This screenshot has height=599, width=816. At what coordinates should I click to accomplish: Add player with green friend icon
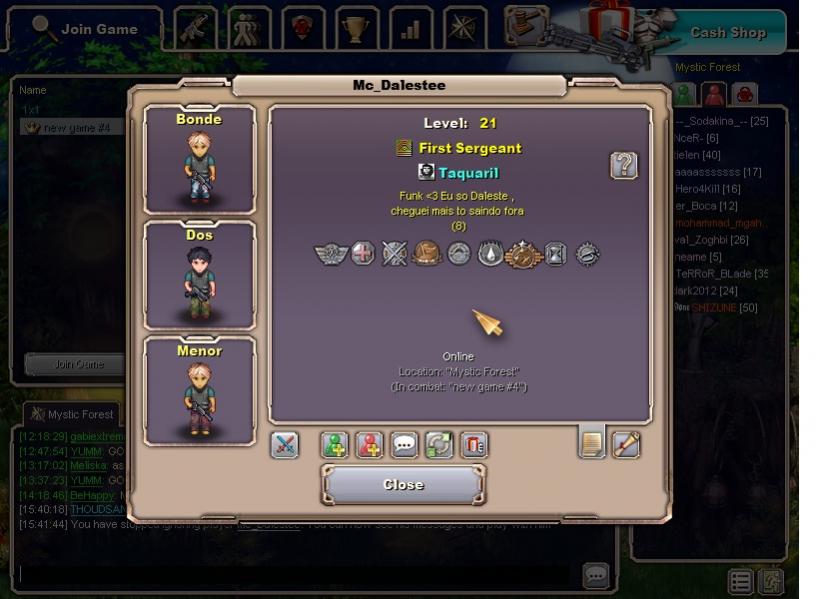[335, 445]
